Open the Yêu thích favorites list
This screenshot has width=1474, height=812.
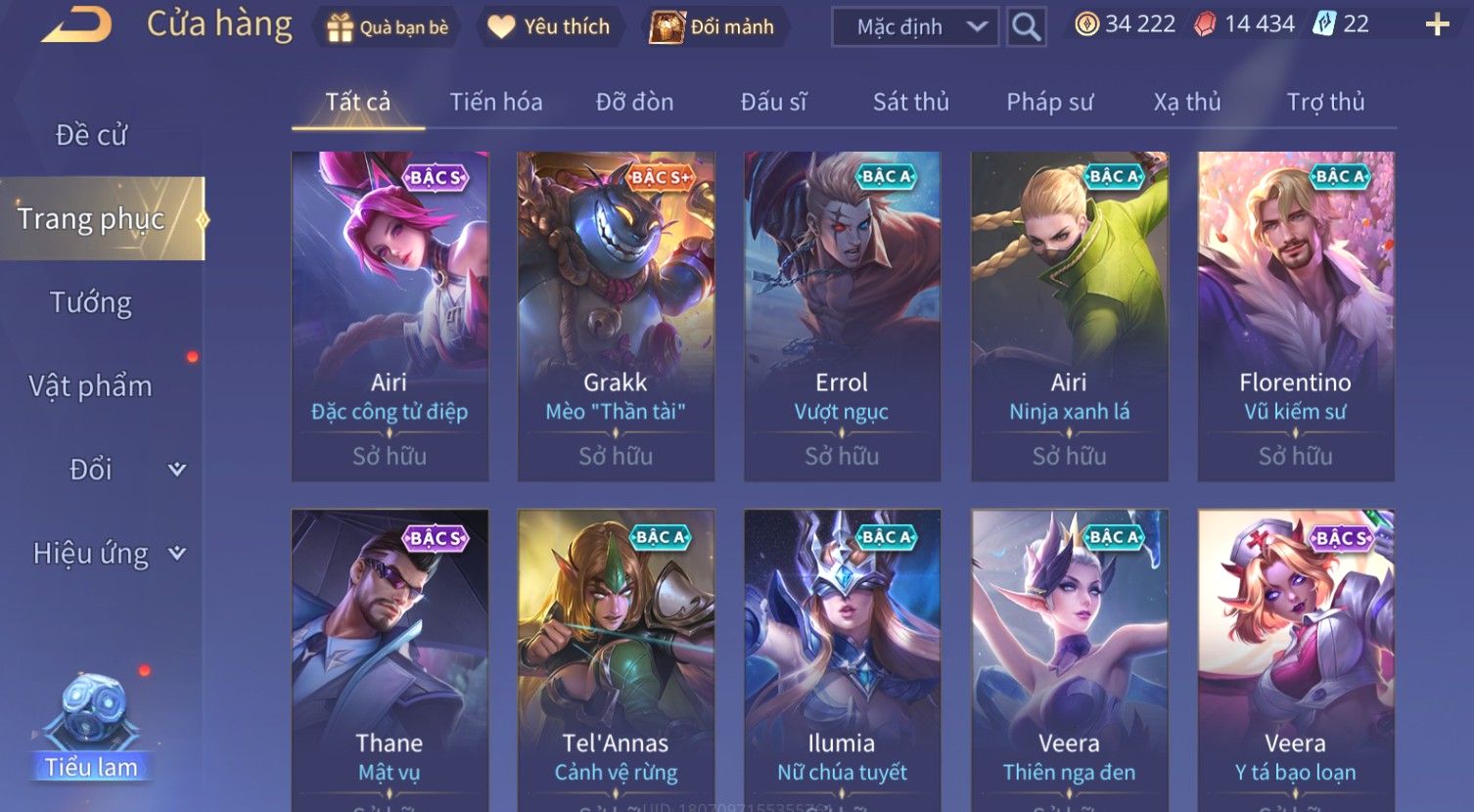pos(549,27)
